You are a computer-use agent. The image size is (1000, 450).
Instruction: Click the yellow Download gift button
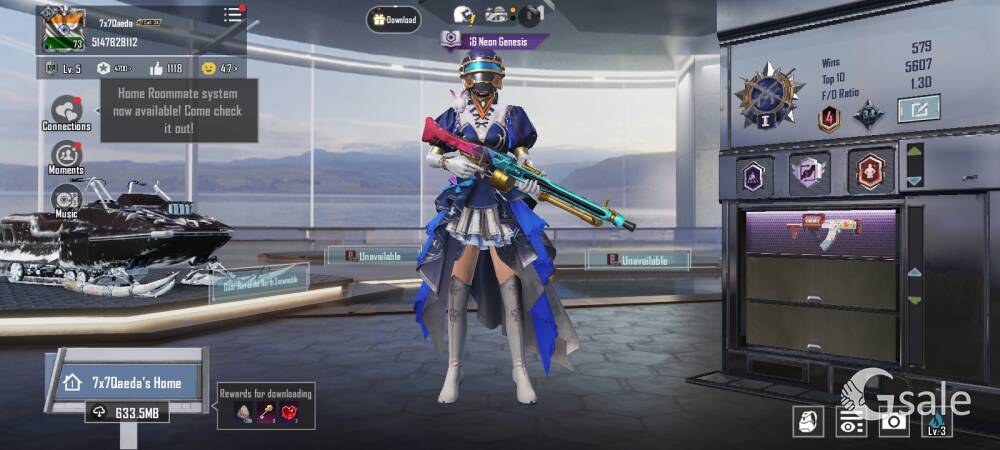click(x=393, y=18)
